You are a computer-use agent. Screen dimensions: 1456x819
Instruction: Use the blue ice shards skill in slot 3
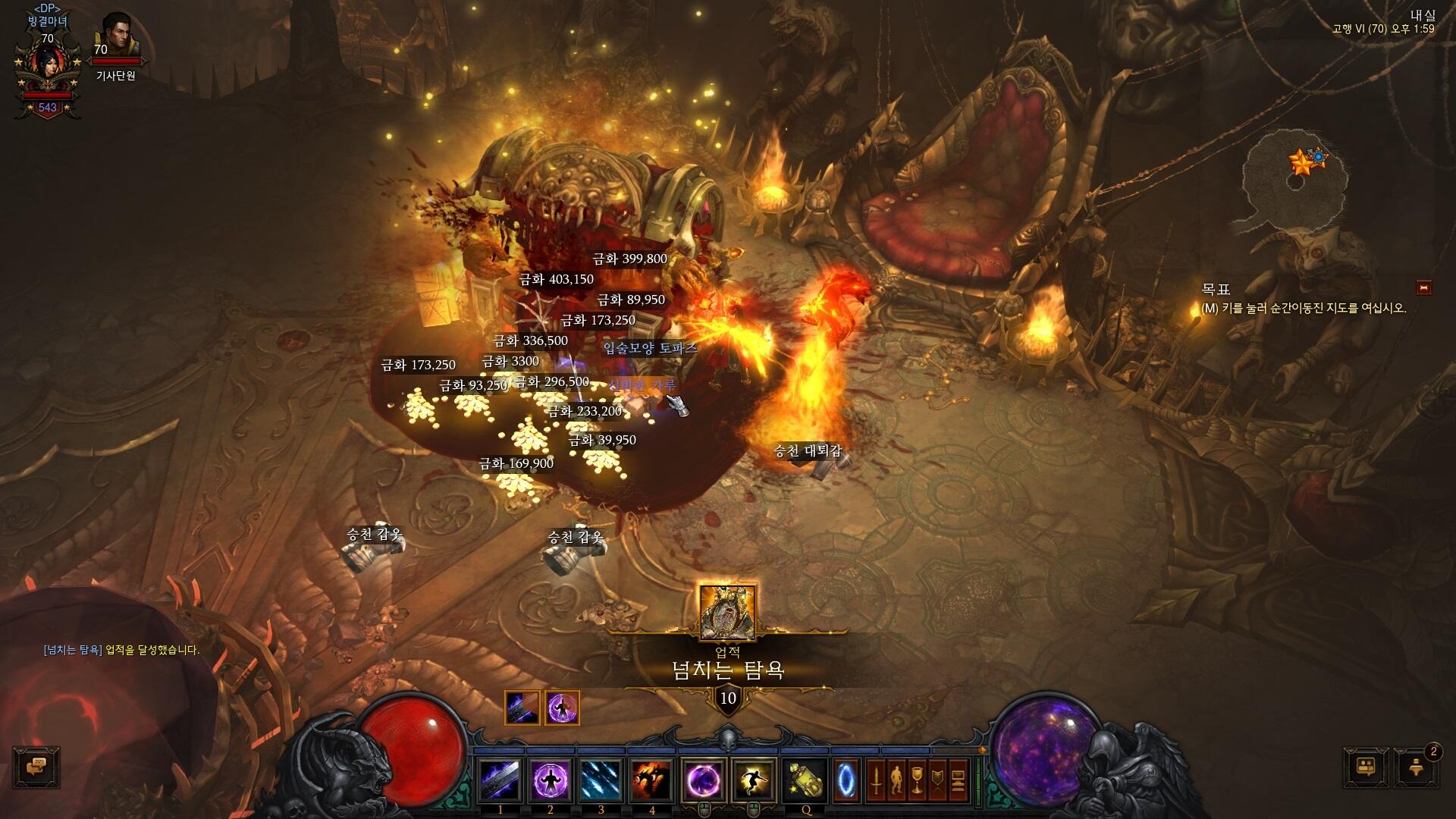(601, 780)
